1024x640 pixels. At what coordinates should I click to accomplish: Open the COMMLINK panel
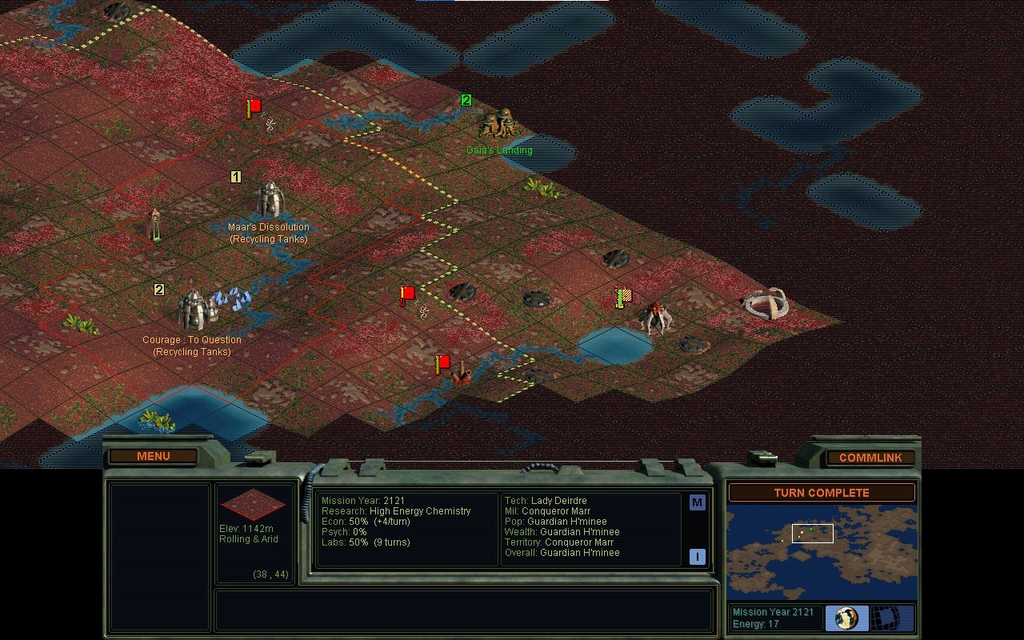click(870, 457)
